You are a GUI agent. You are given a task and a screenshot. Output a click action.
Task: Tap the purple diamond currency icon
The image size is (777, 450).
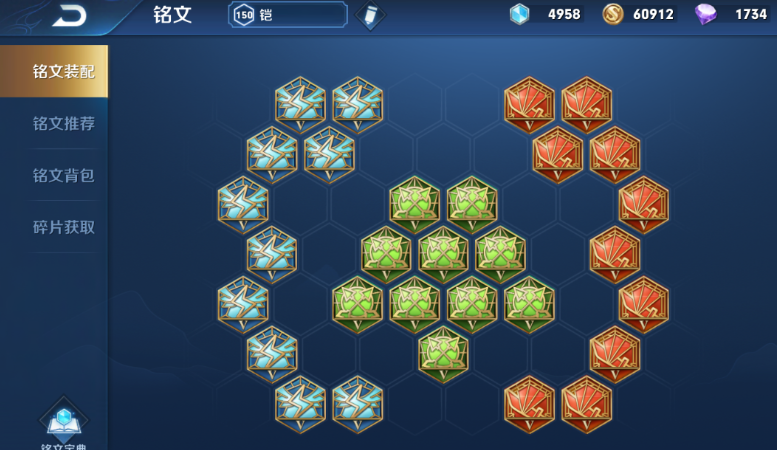tap(706, 14)
